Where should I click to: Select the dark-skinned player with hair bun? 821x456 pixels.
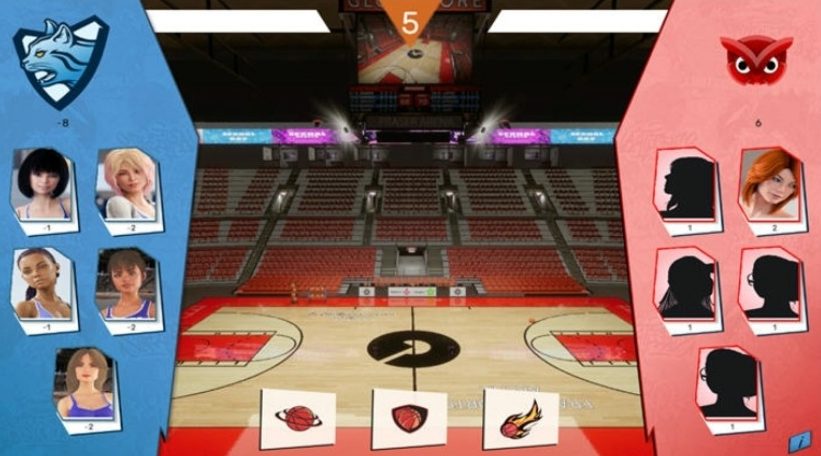[x=43, y=283]
